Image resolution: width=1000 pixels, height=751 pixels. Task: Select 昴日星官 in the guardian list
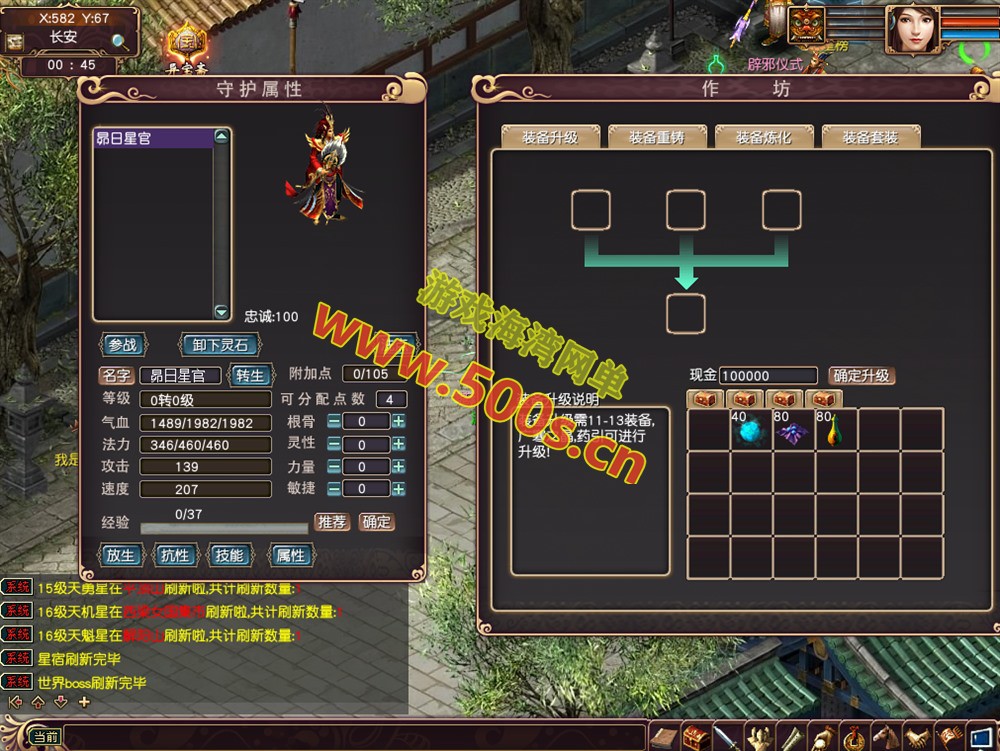[153, 139]
